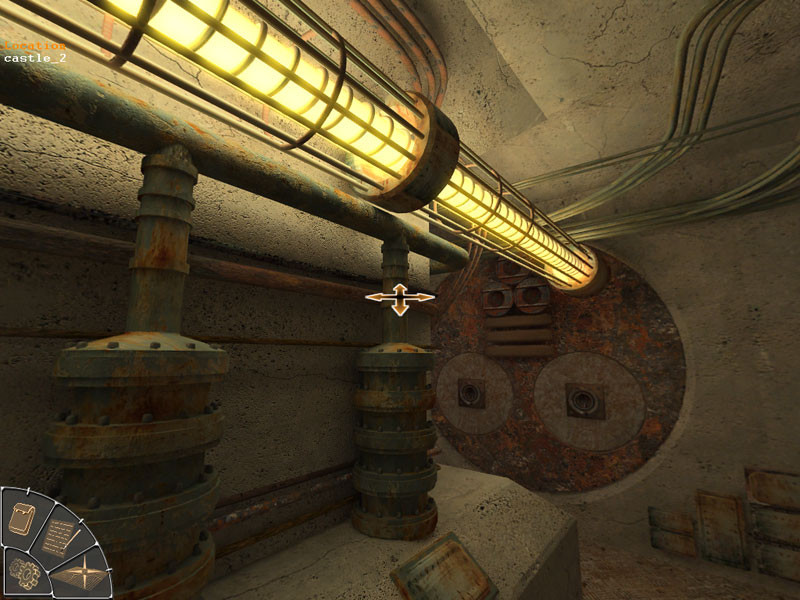Screen dimensions: 800x600
Task: Open the inventory bag icon
Action: click(x=22, y=517)
